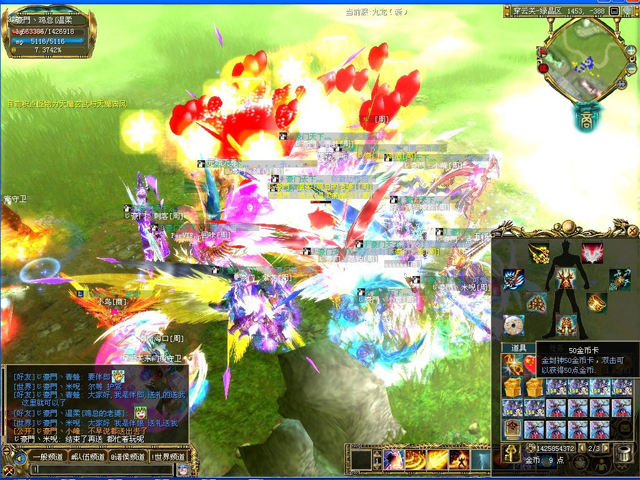
Task: Switch to the 队伍频道 team chat tab
Action: point(88,456)
